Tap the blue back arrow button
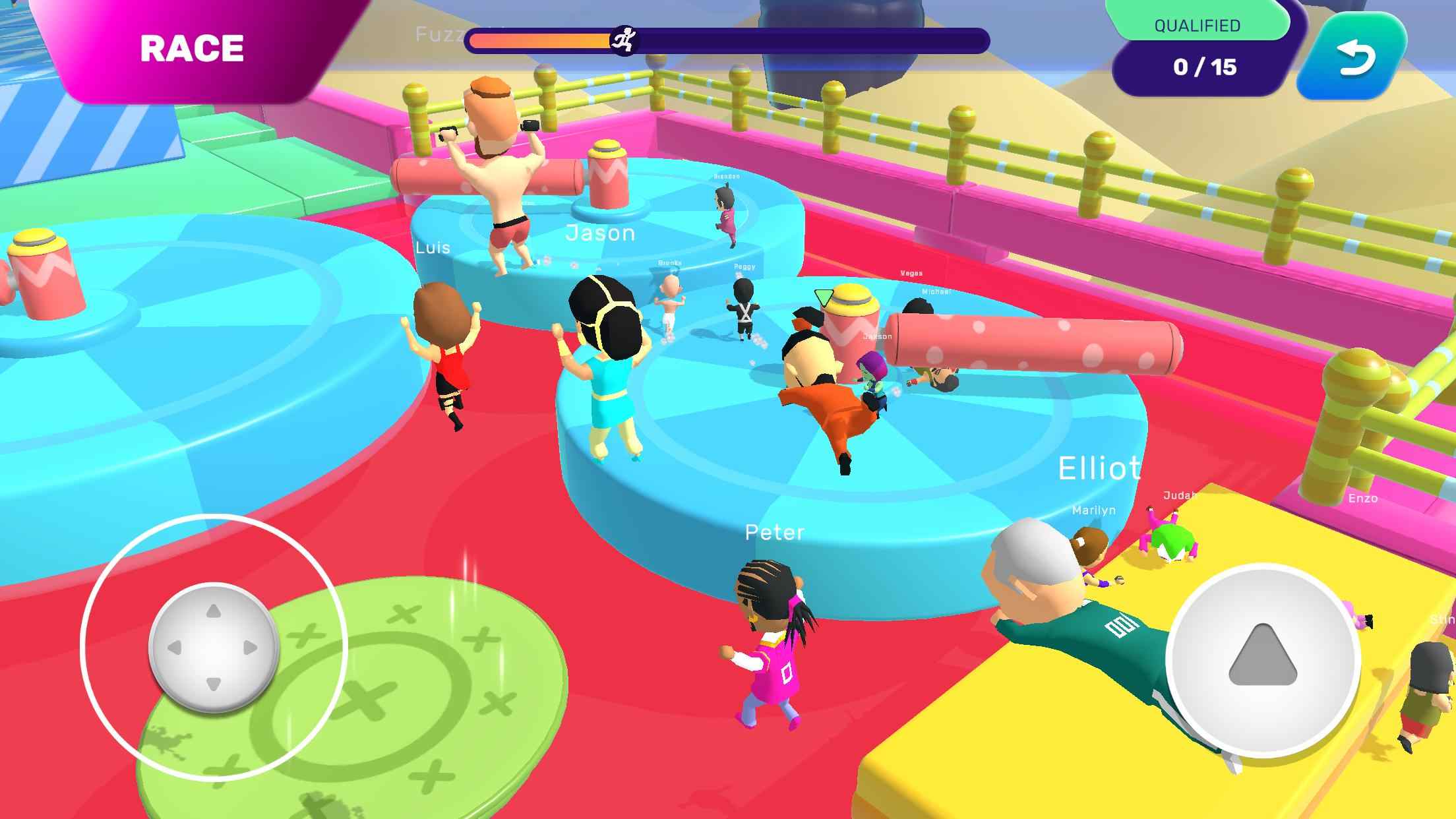Image resolution: width=1456 pixels, height=819 pixels. click(x=1354, y=58)
